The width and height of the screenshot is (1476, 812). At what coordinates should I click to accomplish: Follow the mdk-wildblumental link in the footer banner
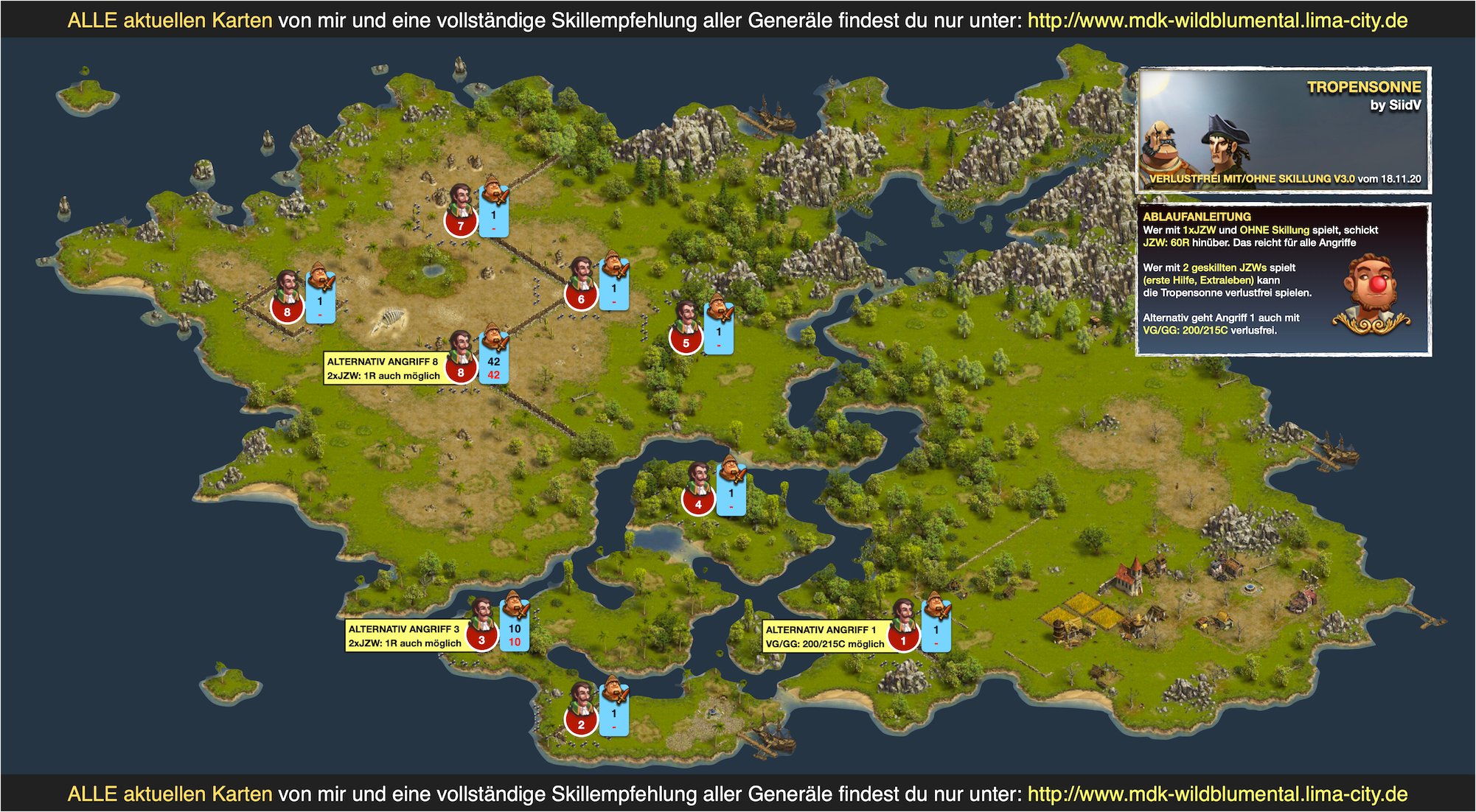(1217, 794)
